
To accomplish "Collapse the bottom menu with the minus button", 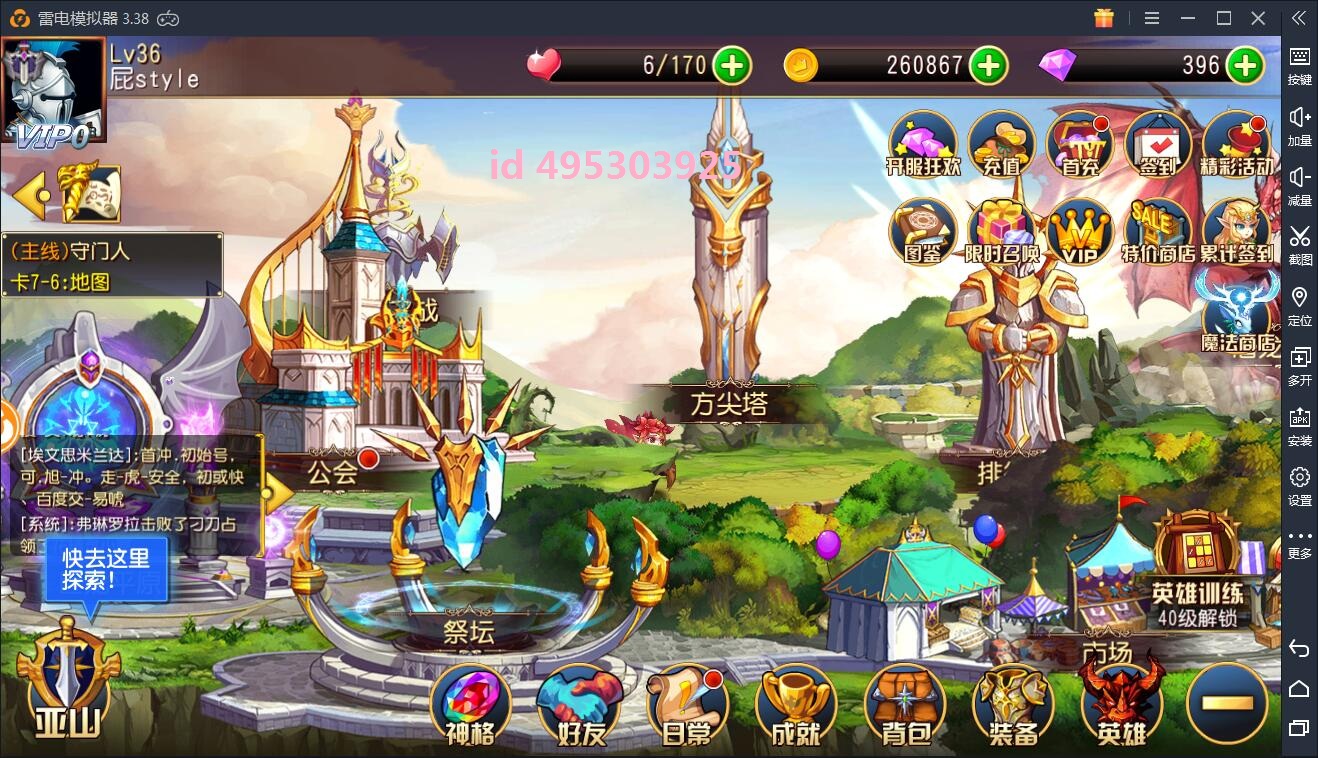I will click(x=1227, y=703).
